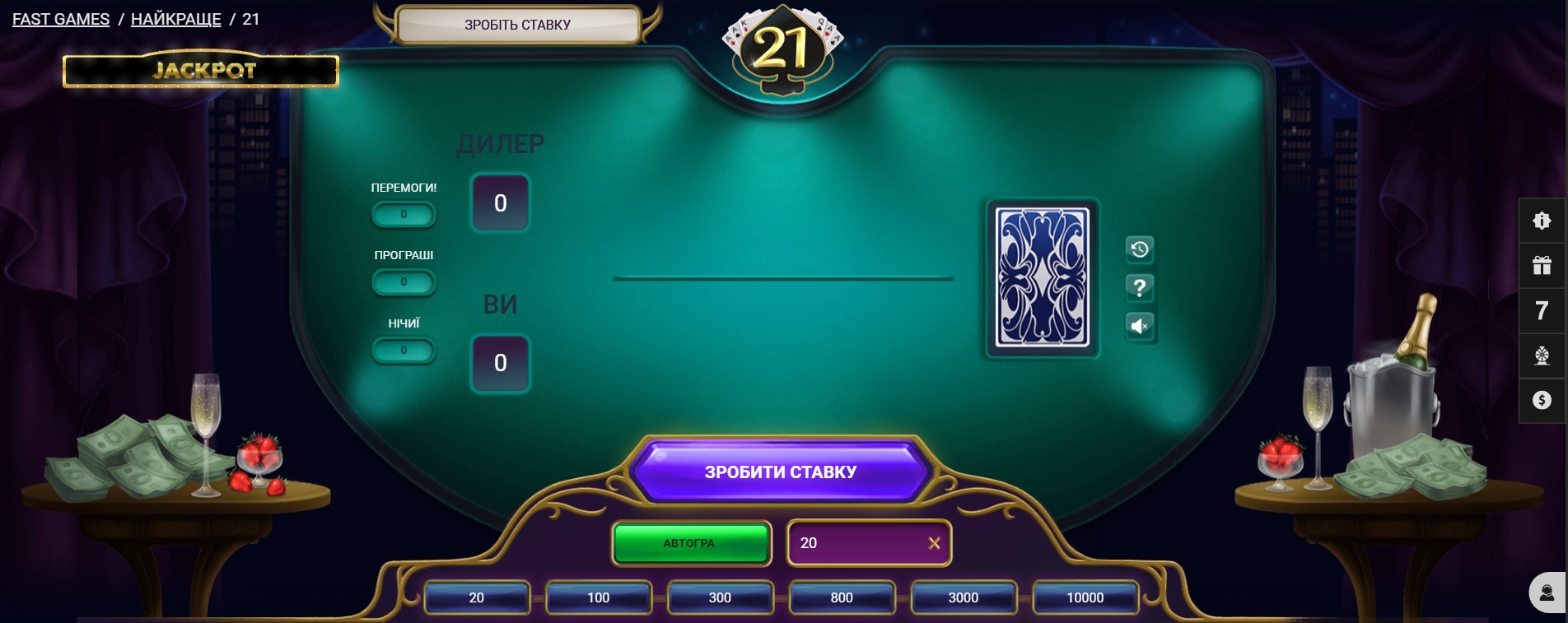Image resolution: width=1568 pixels, height=623 pixels.
Task: Open the game history icon
Action: pos(1139,250)
